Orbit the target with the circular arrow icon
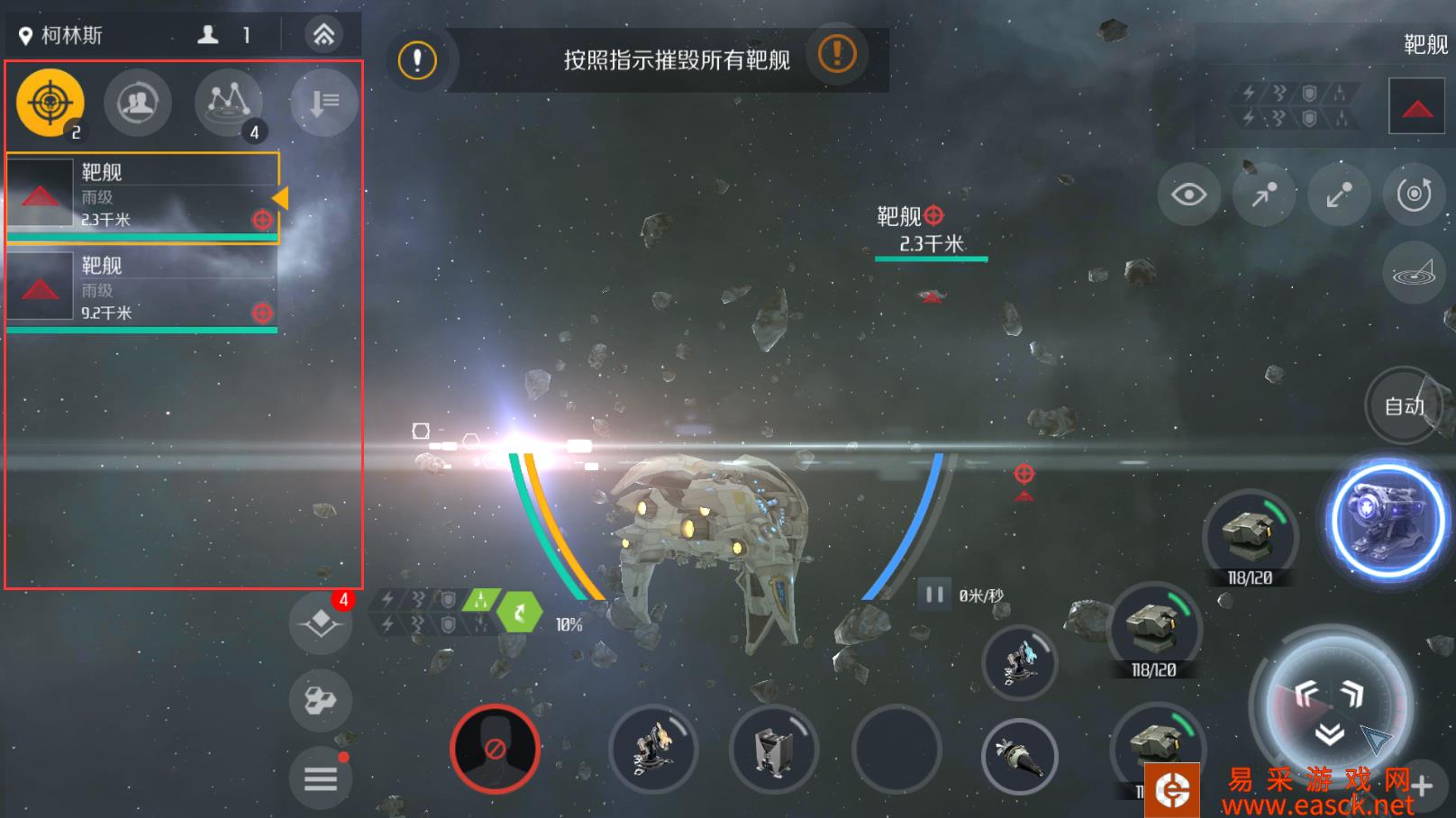 tap(1413, 194)
